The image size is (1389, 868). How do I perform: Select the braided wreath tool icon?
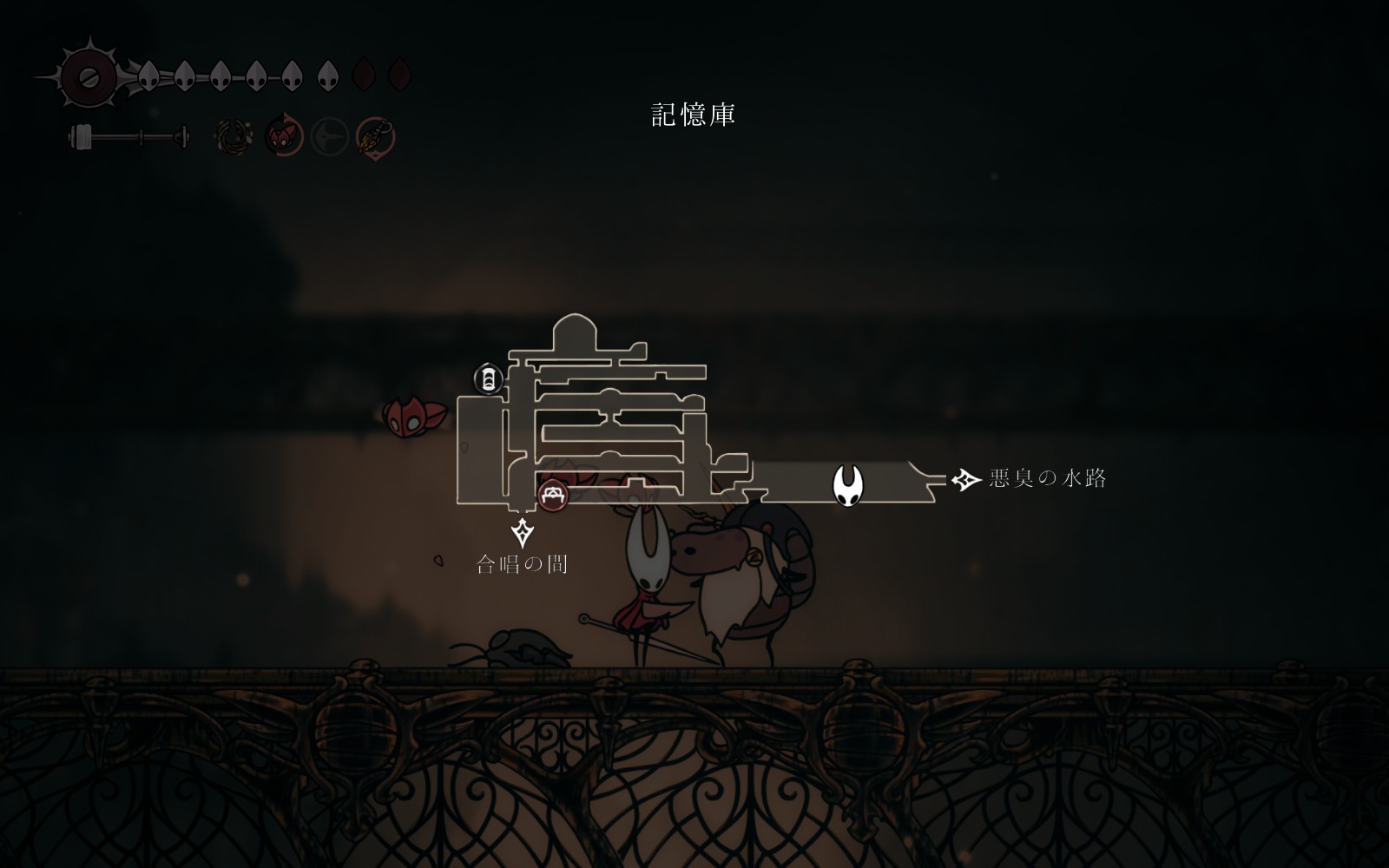pos(234,137)
